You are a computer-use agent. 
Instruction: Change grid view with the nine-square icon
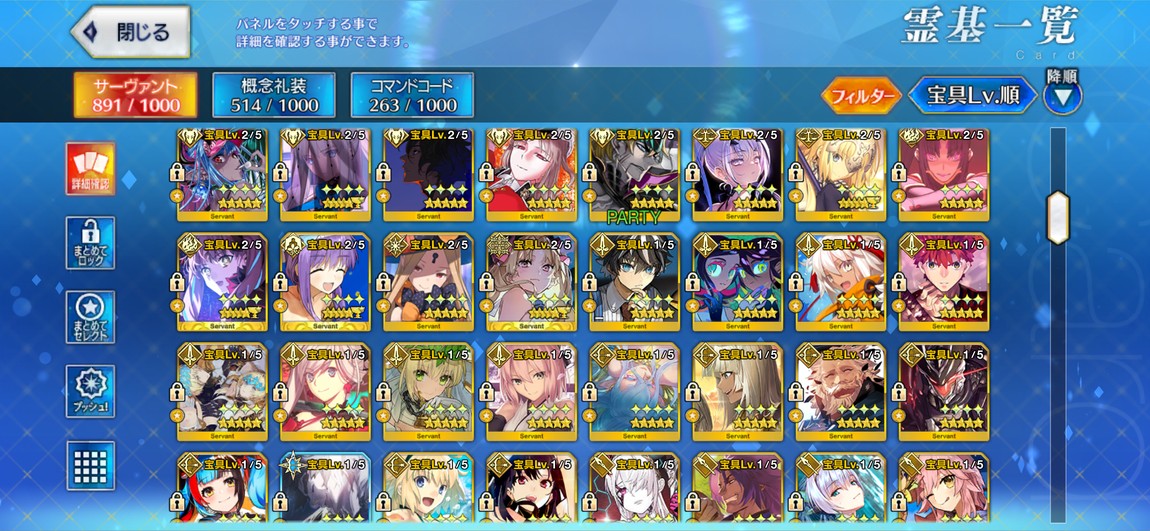(x=90, y=465)
